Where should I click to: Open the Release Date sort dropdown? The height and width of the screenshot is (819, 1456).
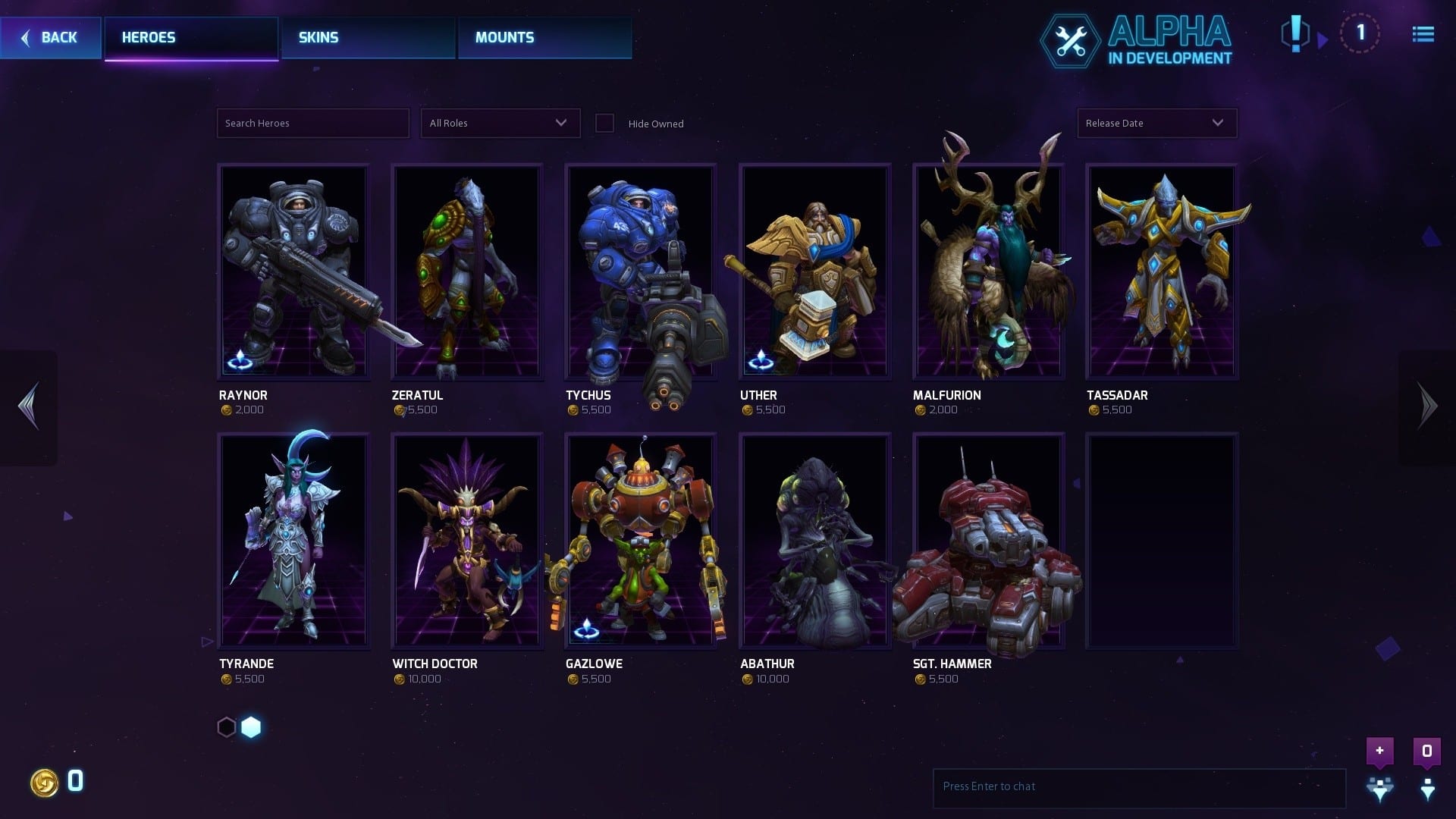[x=1156, y=124]
